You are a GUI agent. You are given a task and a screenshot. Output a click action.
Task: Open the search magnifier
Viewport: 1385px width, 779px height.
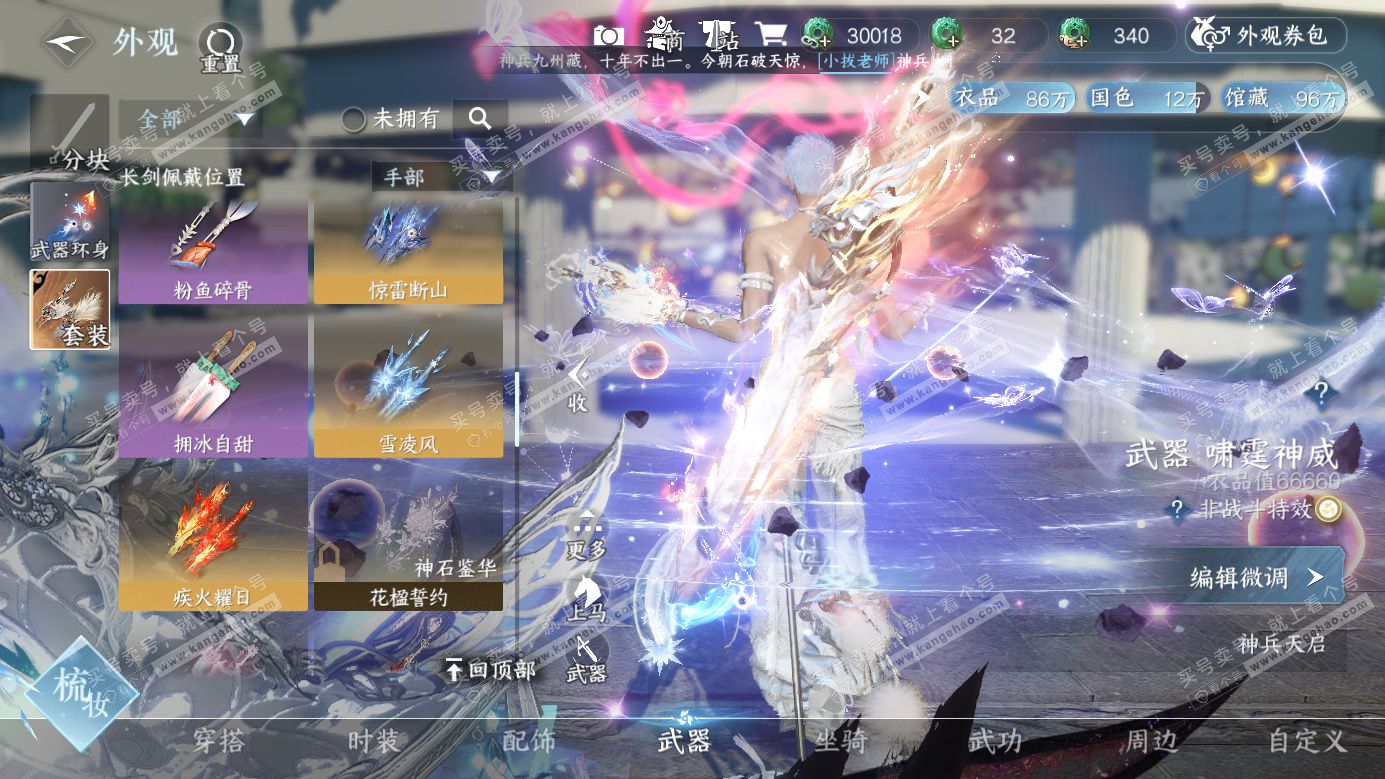coord(480,119)
